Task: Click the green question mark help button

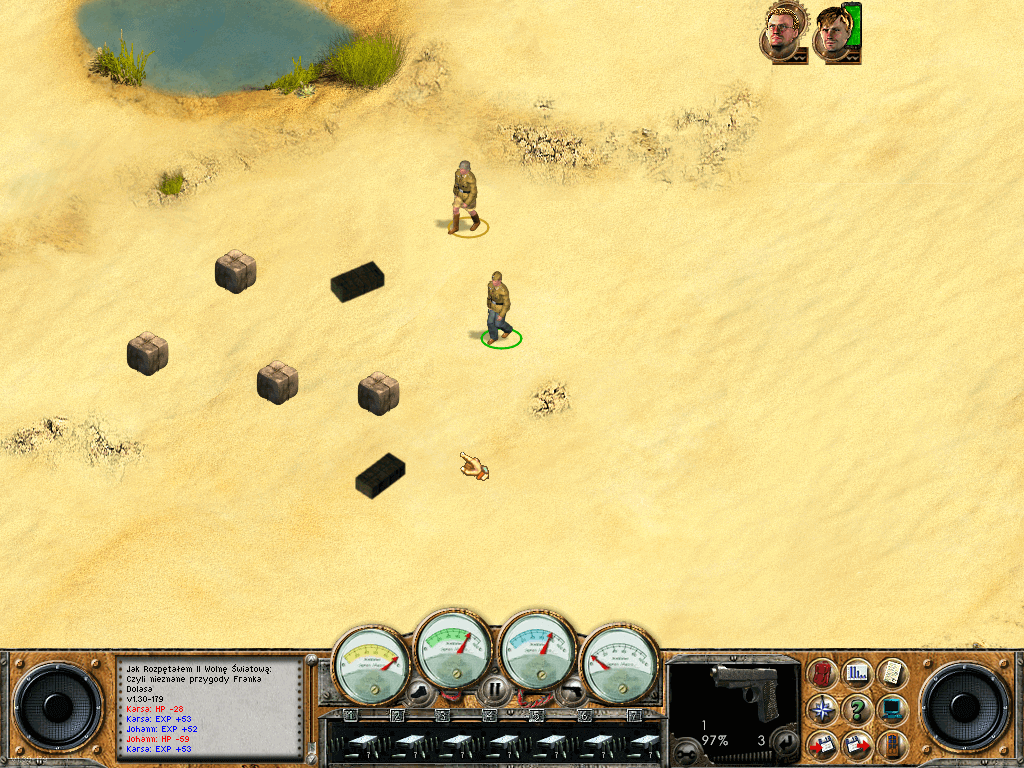Action: 857,709
